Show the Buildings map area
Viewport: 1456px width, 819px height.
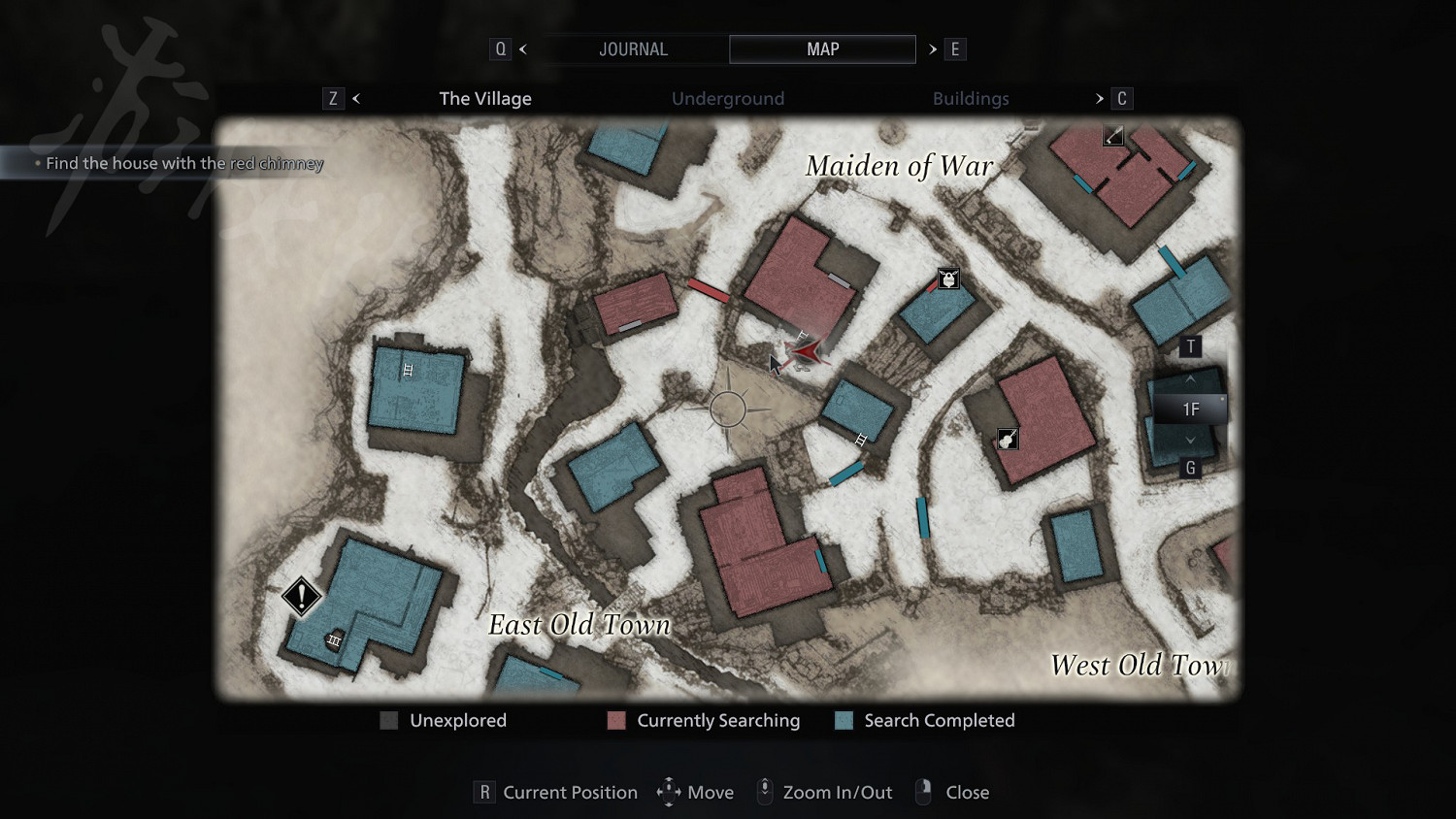[x=970, y=98]
